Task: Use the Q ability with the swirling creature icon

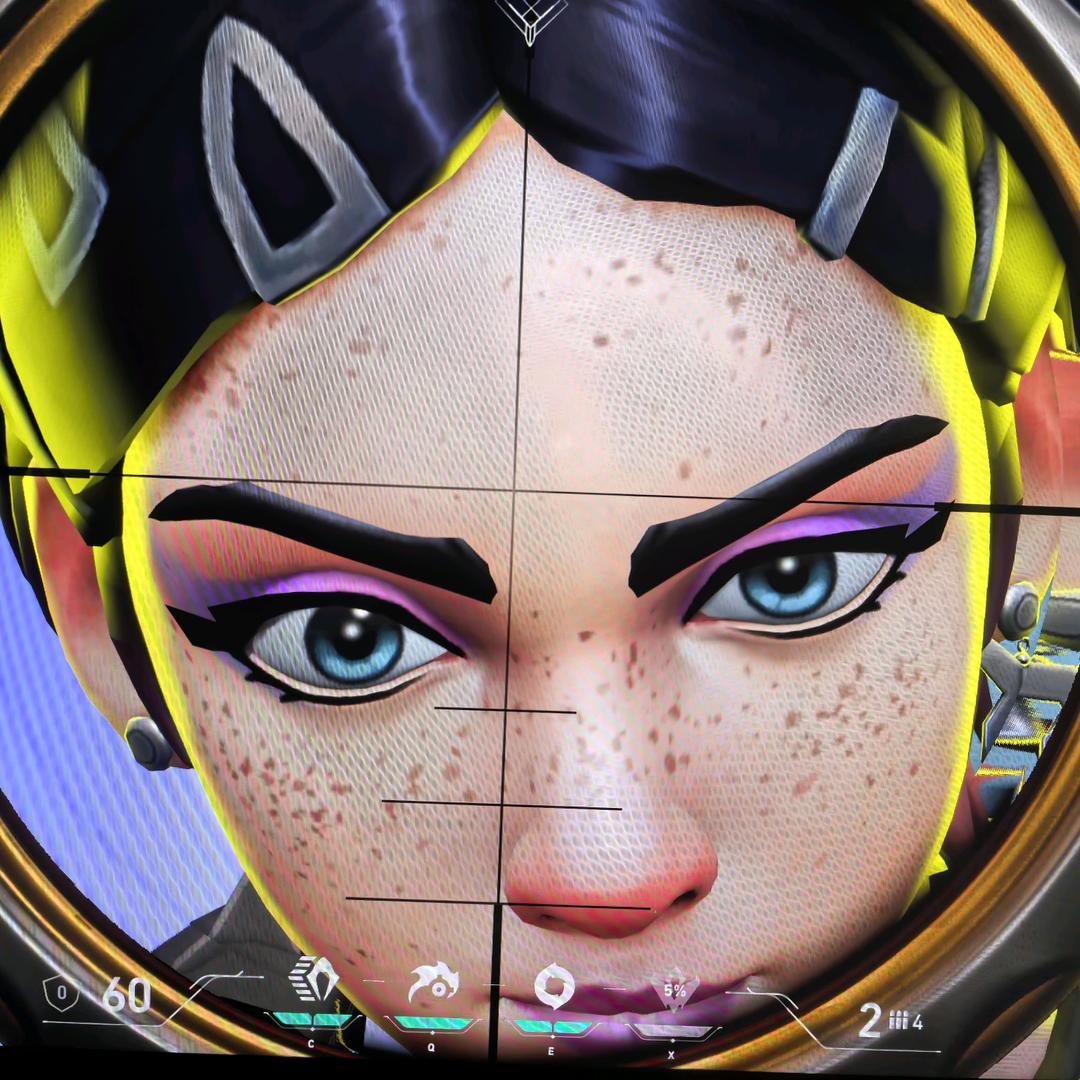Action: click(433, 984)
